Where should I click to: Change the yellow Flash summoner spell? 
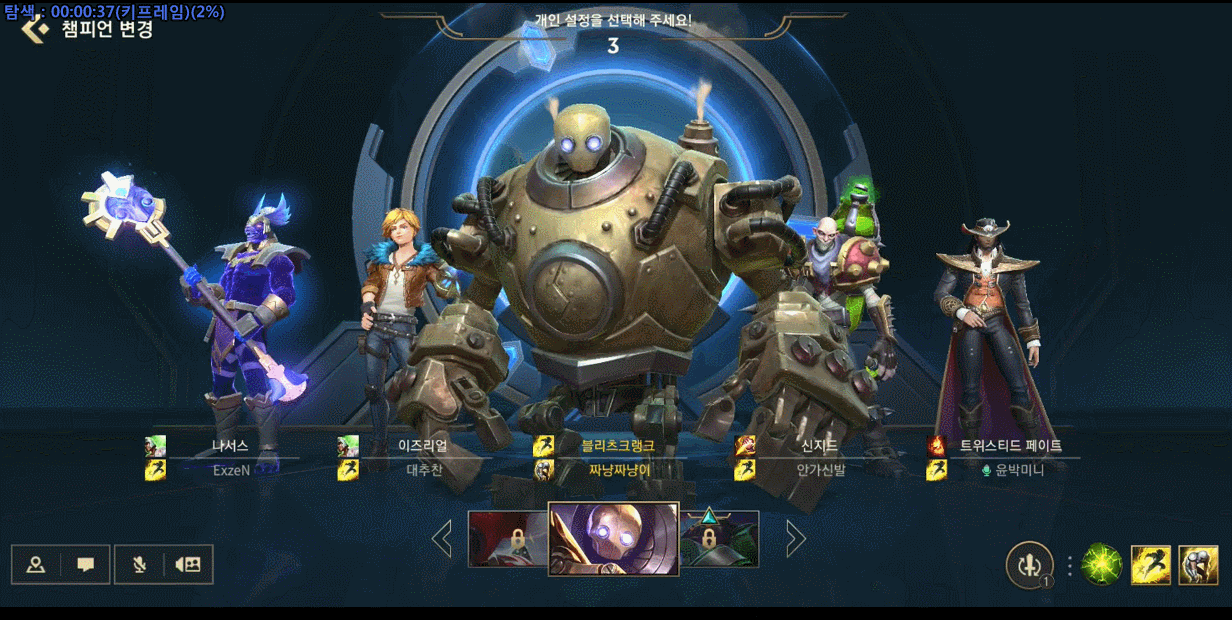point(1150,565)
